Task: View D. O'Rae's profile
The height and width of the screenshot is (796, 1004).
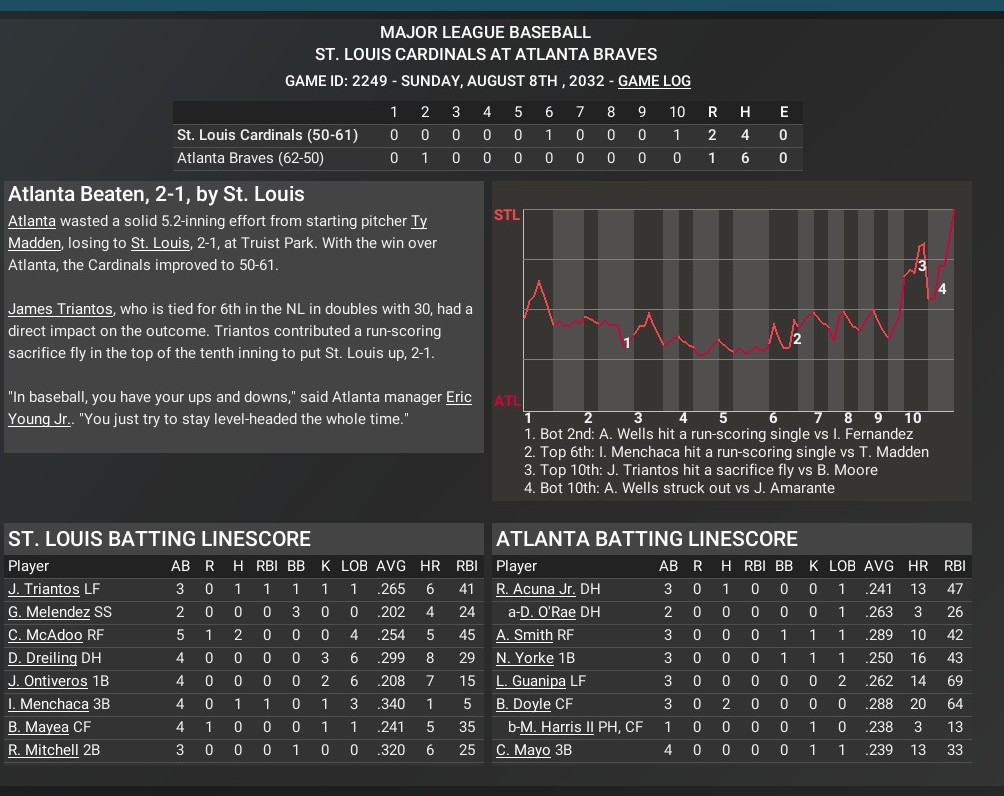Action: click(548, 612)
